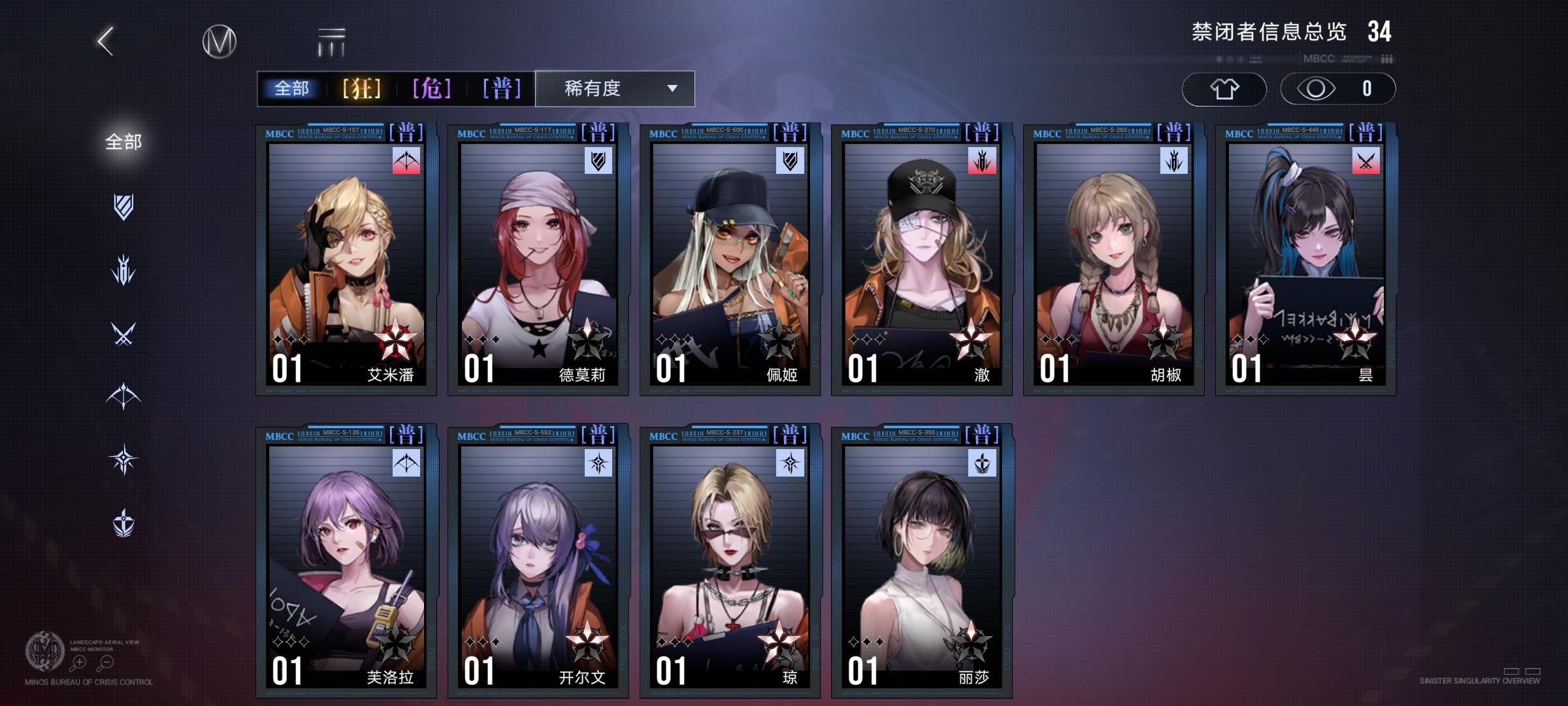Click the zoom-in magnifier at bottom left
Screen dimensions: 1568x706
[80, 662]
